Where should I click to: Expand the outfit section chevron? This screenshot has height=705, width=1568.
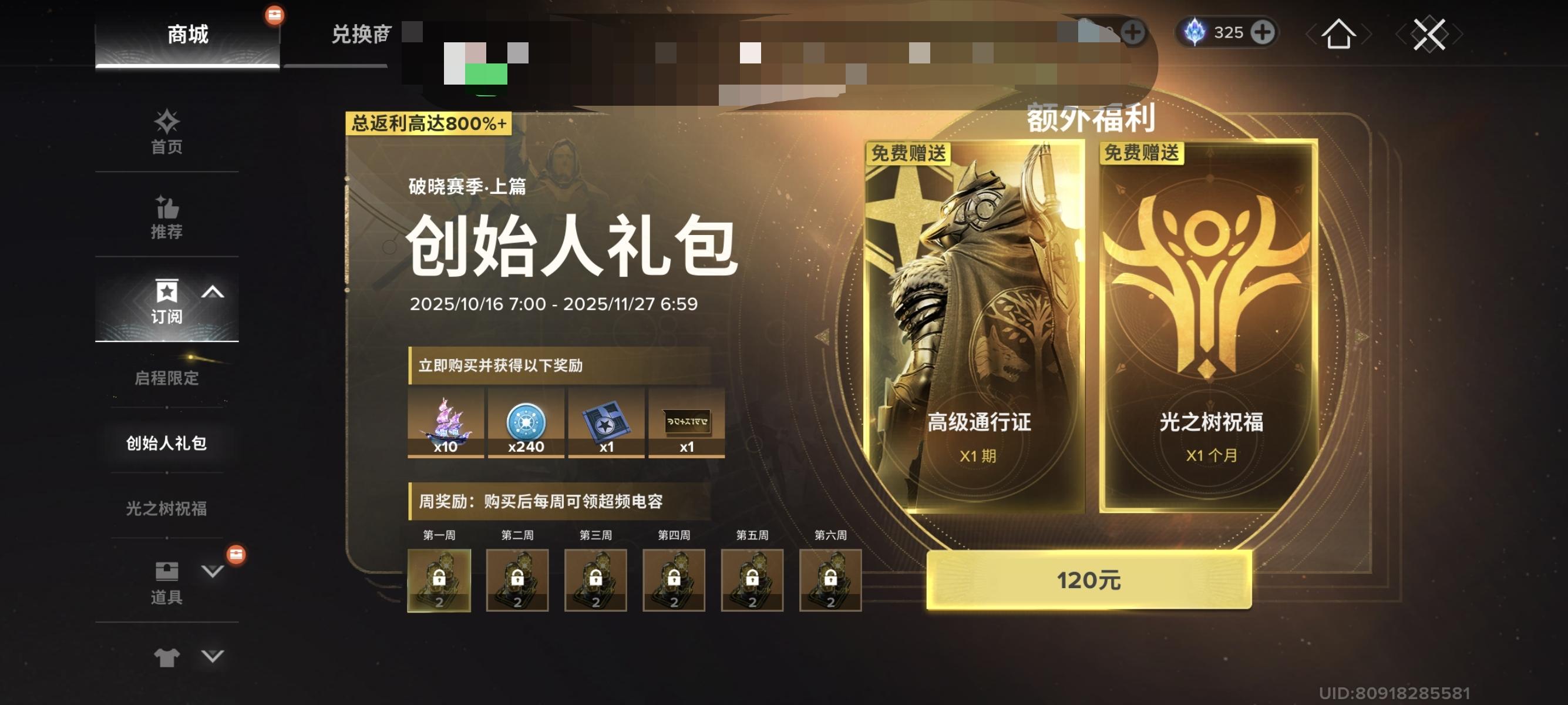pos(210,656)
